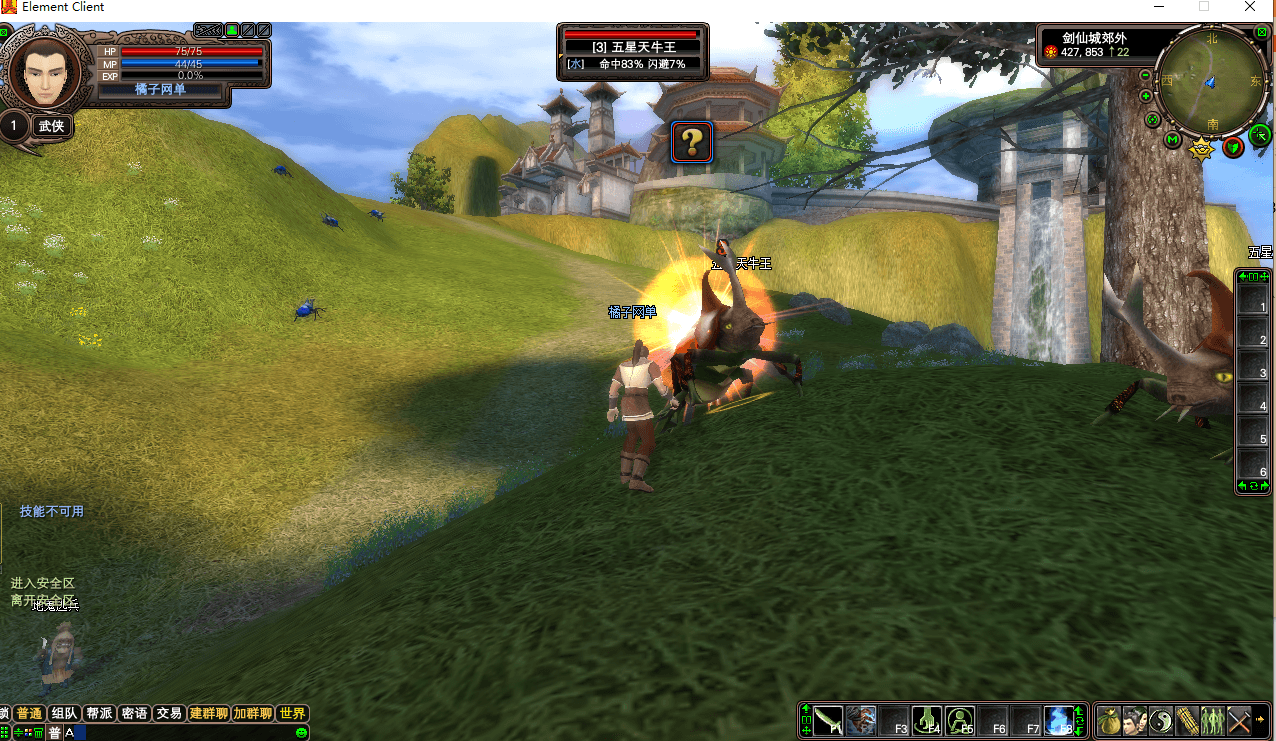Viewport: 1276px width, 741px height.
Task: Open the crossed weapons icon
Action: coord(1238,720)
